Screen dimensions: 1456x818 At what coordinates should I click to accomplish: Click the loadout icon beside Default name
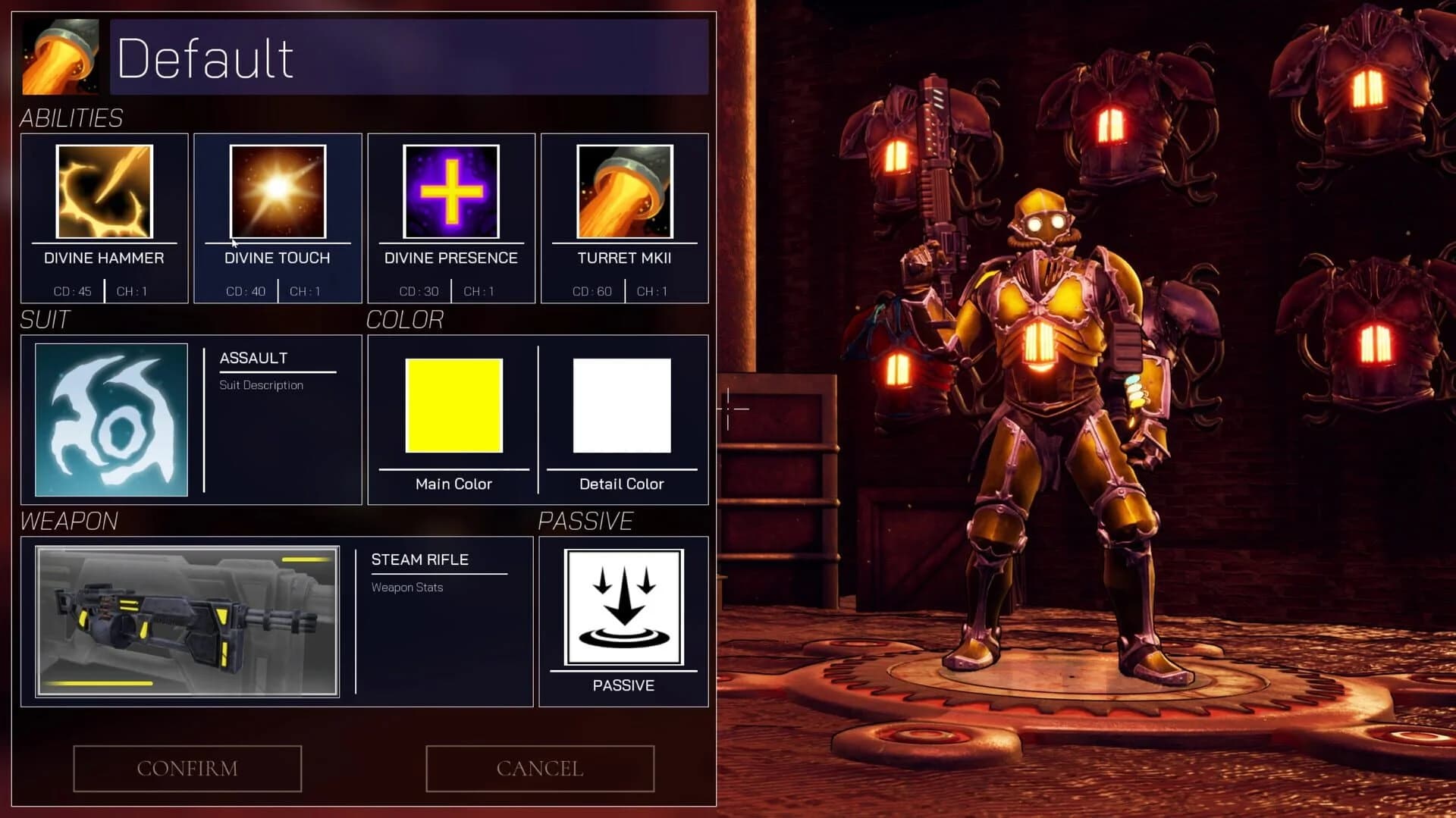coord(61,56)
